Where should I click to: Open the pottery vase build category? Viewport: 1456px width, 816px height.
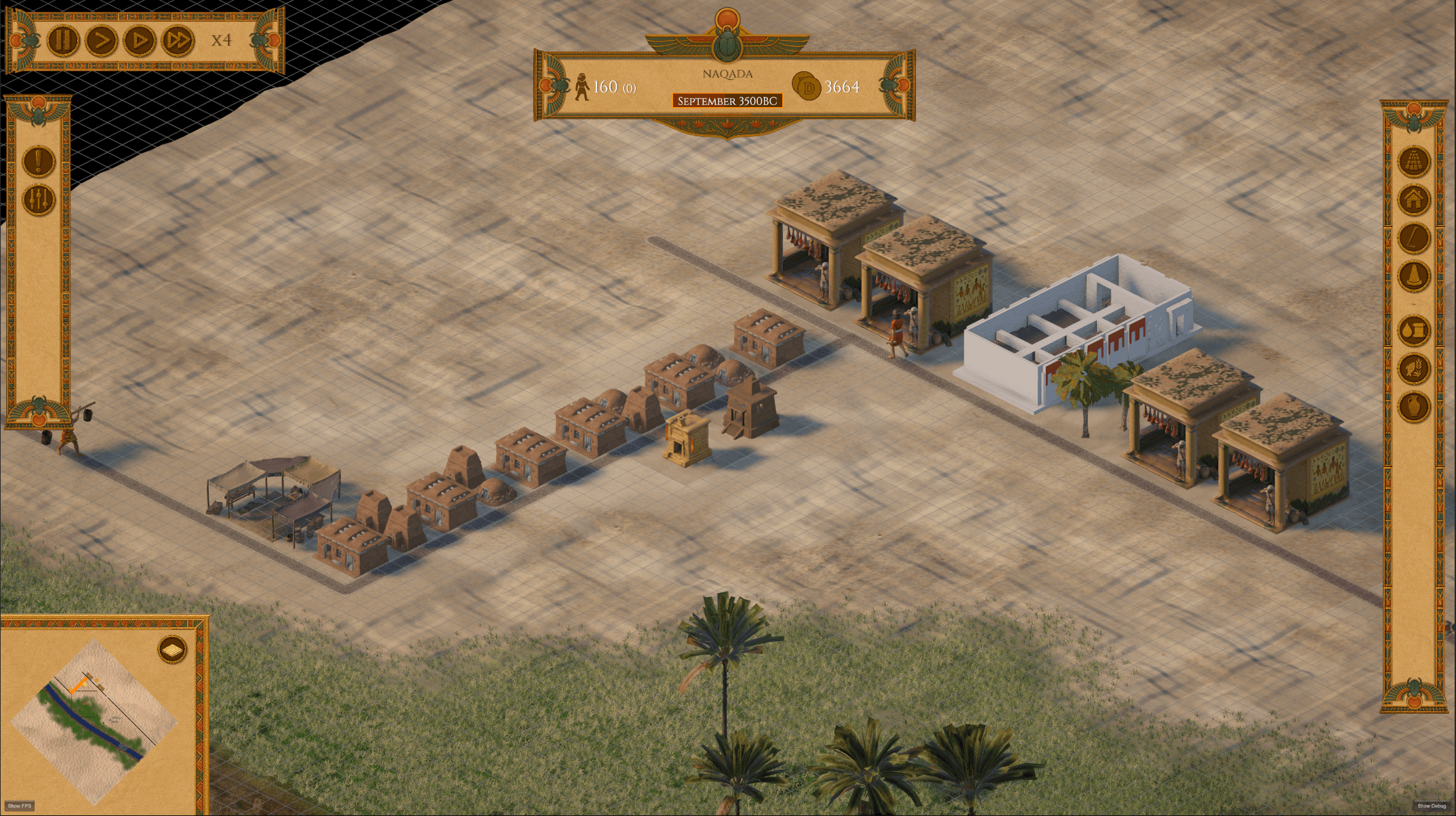click(1414, 406)
